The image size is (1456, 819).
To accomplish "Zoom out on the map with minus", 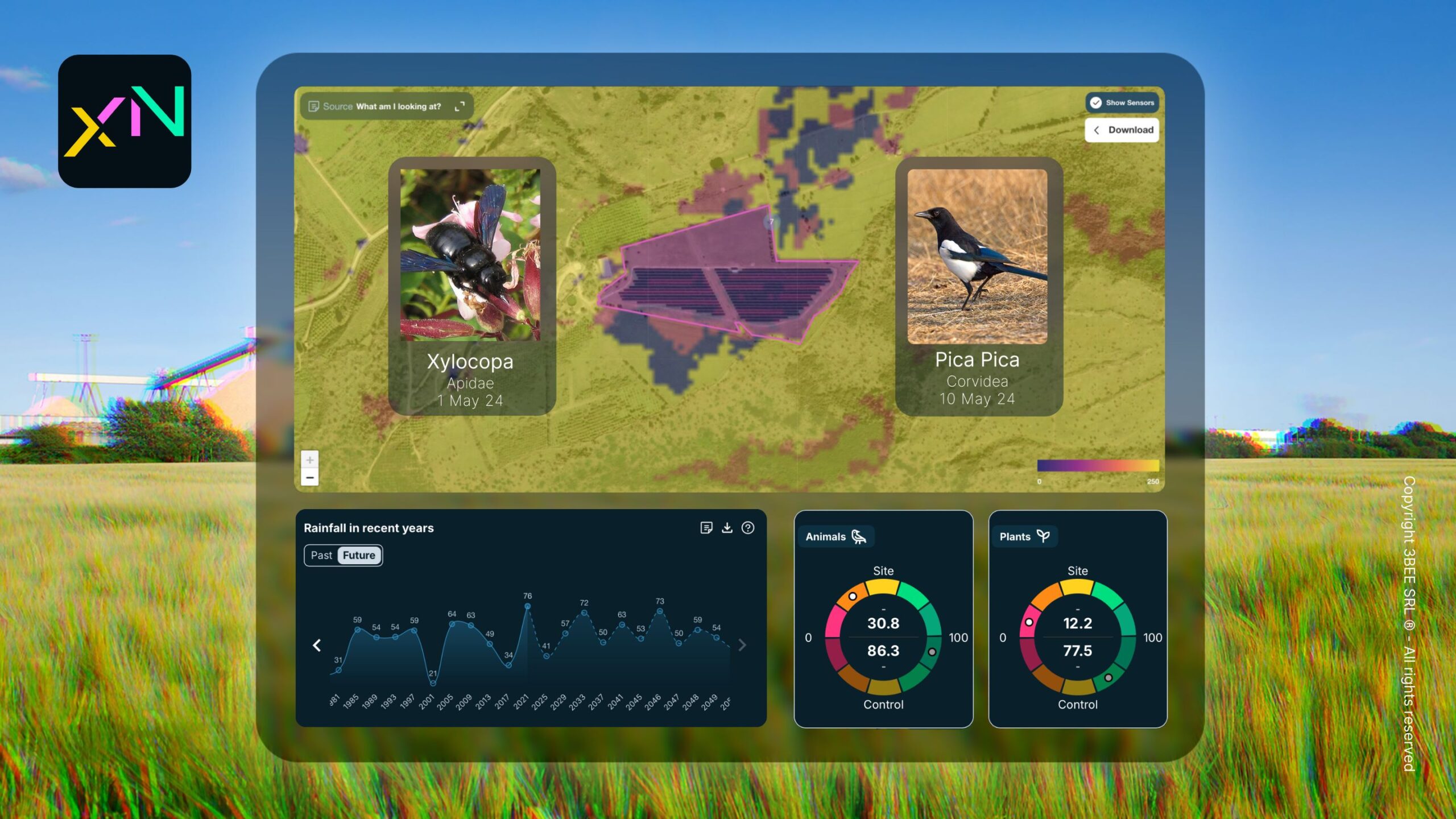I will [310, 478].
